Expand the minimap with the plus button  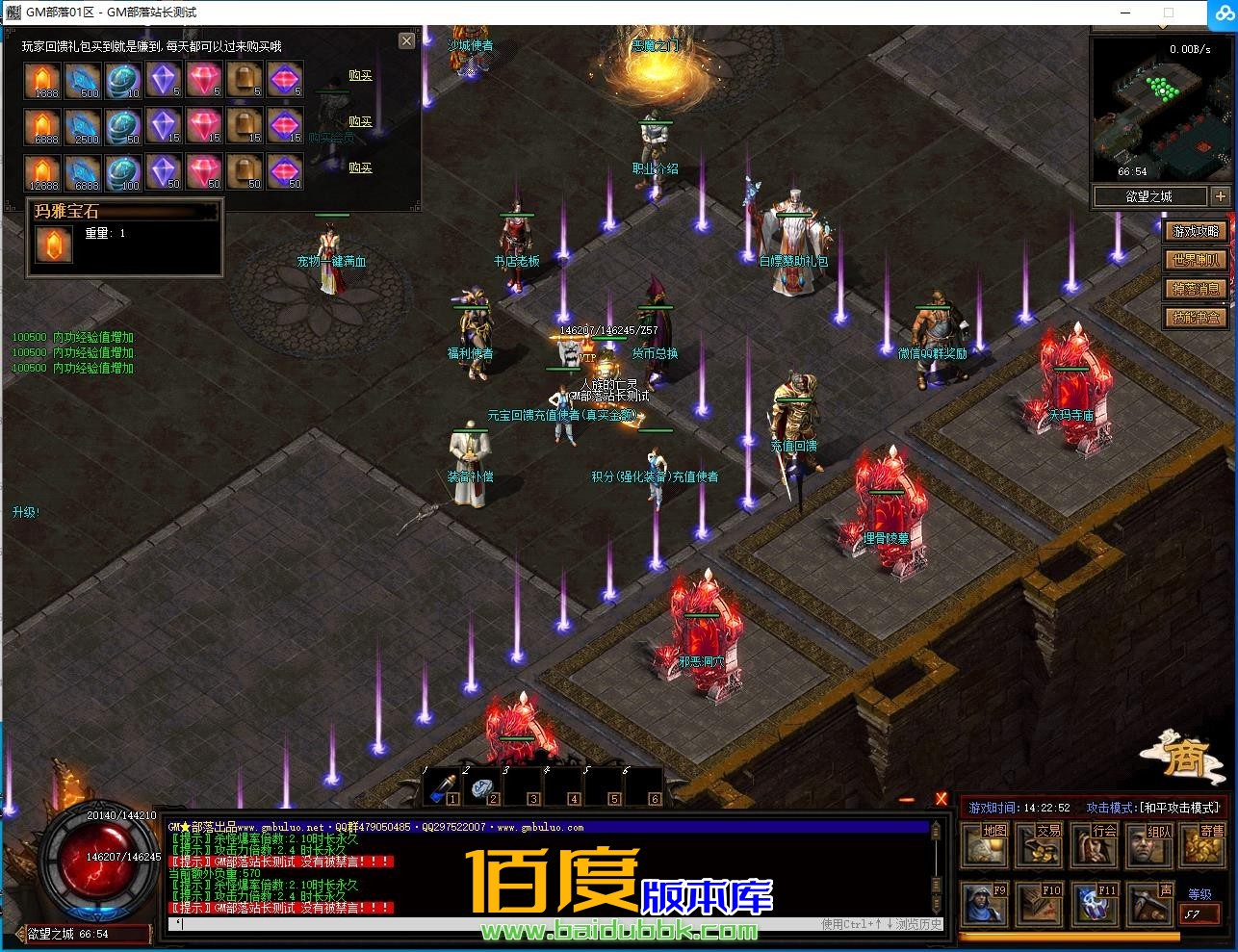[1221, 195]
